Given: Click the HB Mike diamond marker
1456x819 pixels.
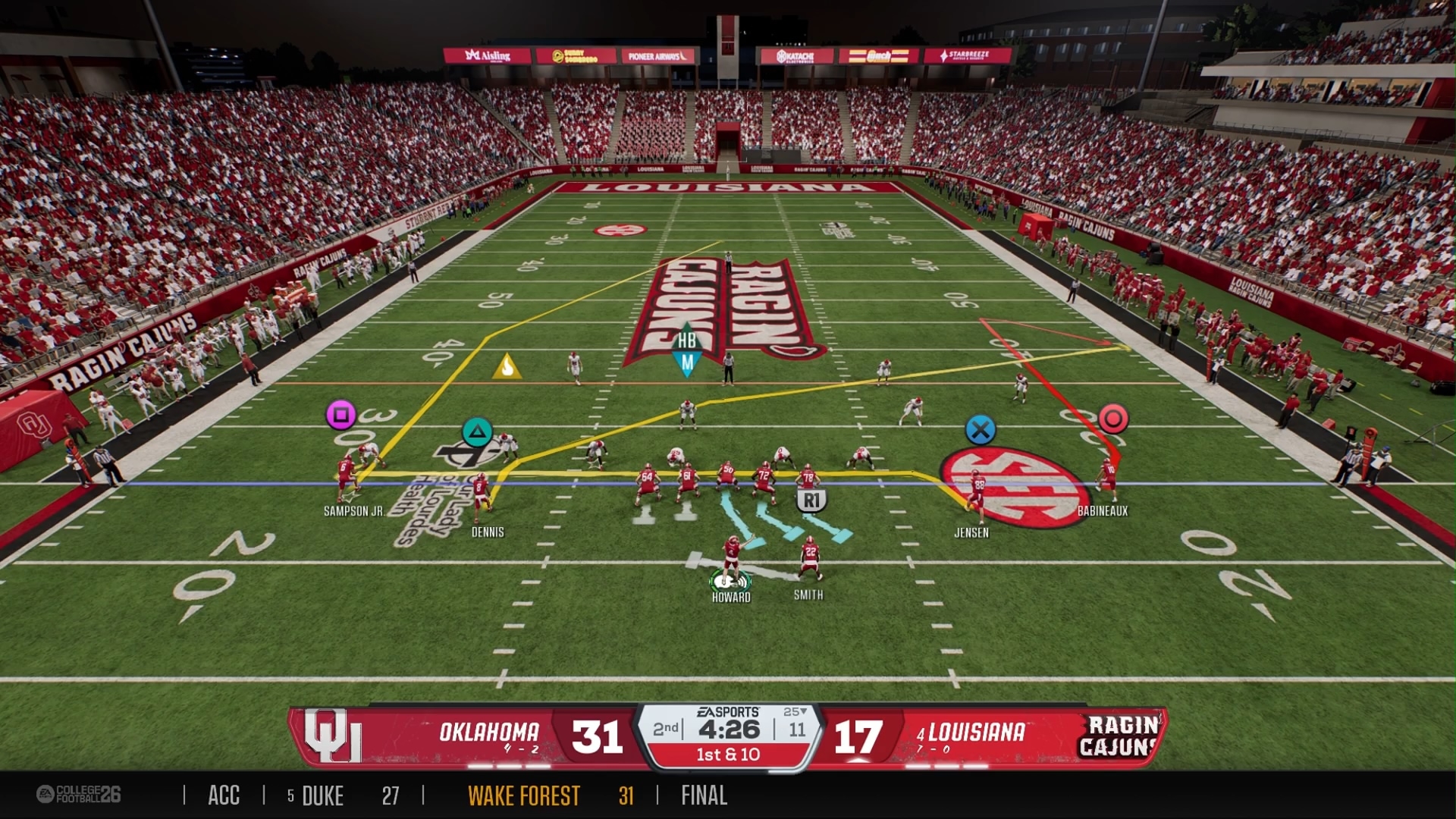Looking at the screenshot, I should 687,351.
